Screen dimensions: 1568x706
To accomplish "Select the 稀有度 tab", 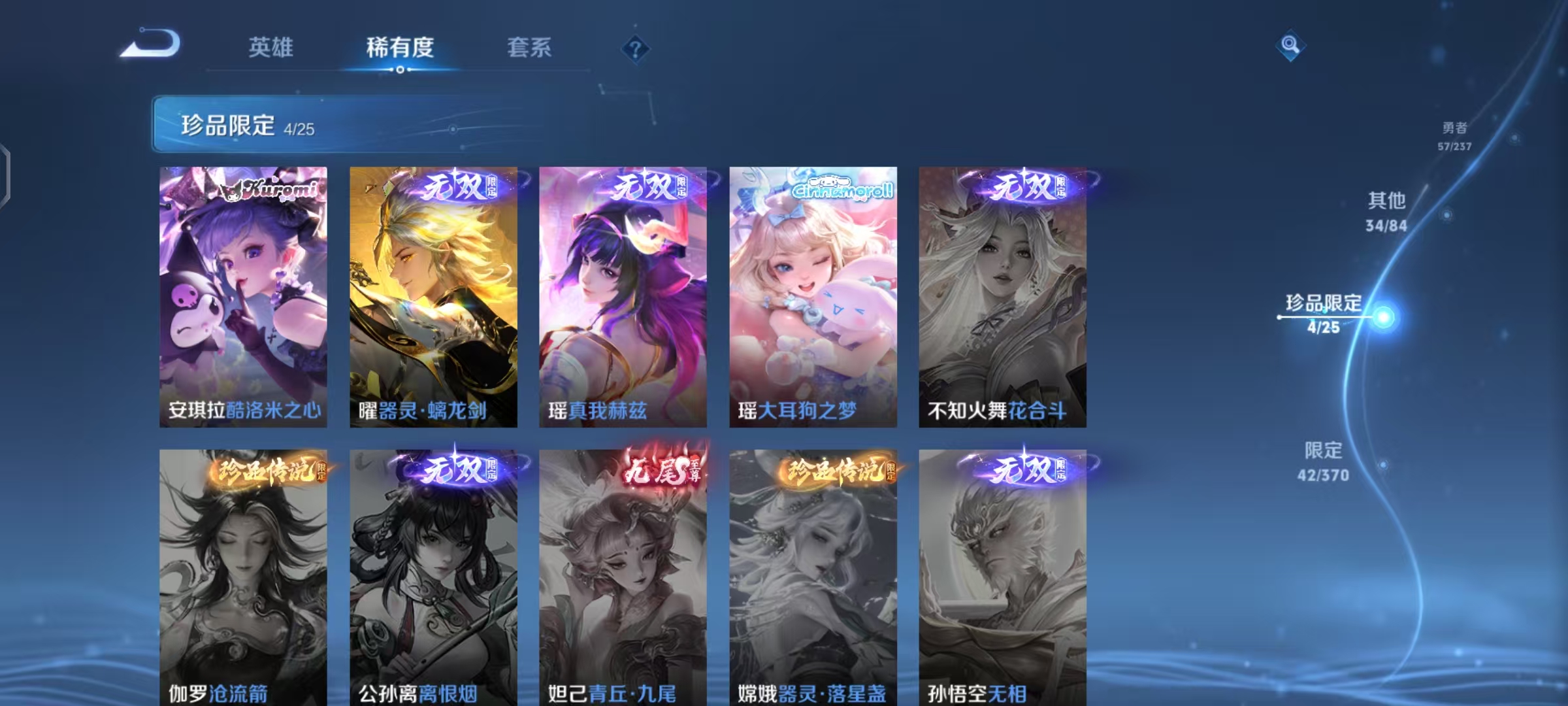I will click(400, 47).
